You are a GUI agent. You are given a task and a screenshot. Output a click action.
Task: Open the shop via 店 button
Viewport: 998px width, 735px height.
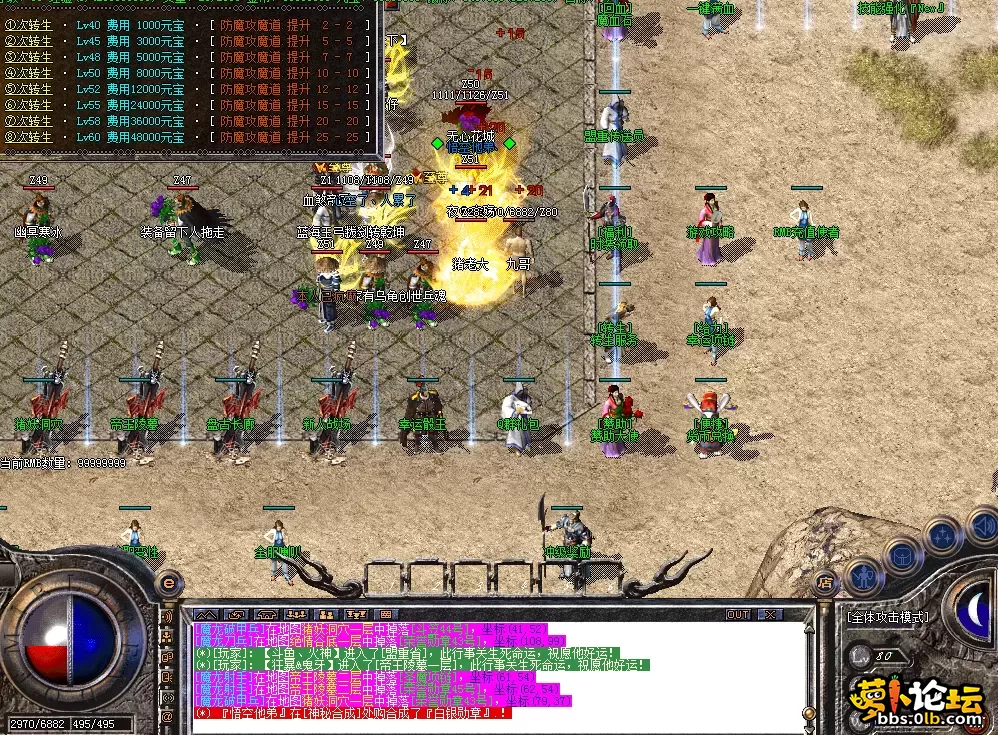[x=824, y=580]
